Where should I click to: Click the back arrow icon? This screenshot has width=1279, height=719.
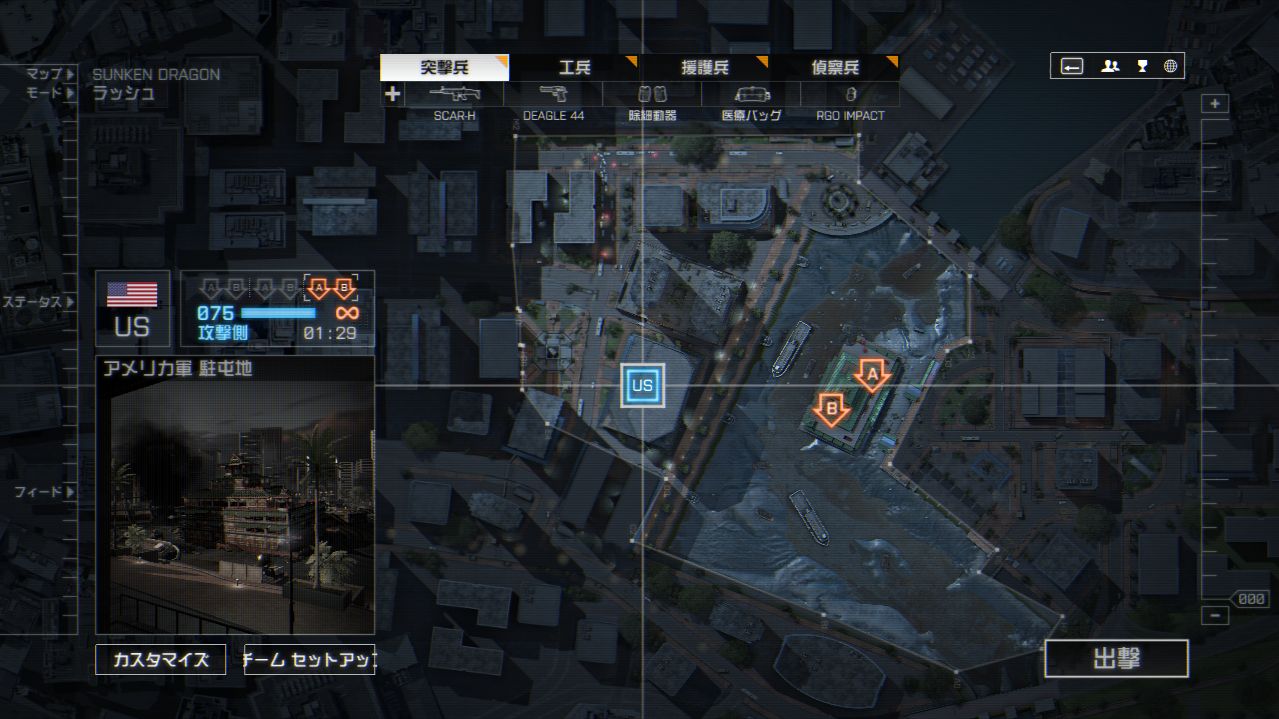tap(1072, 66)
